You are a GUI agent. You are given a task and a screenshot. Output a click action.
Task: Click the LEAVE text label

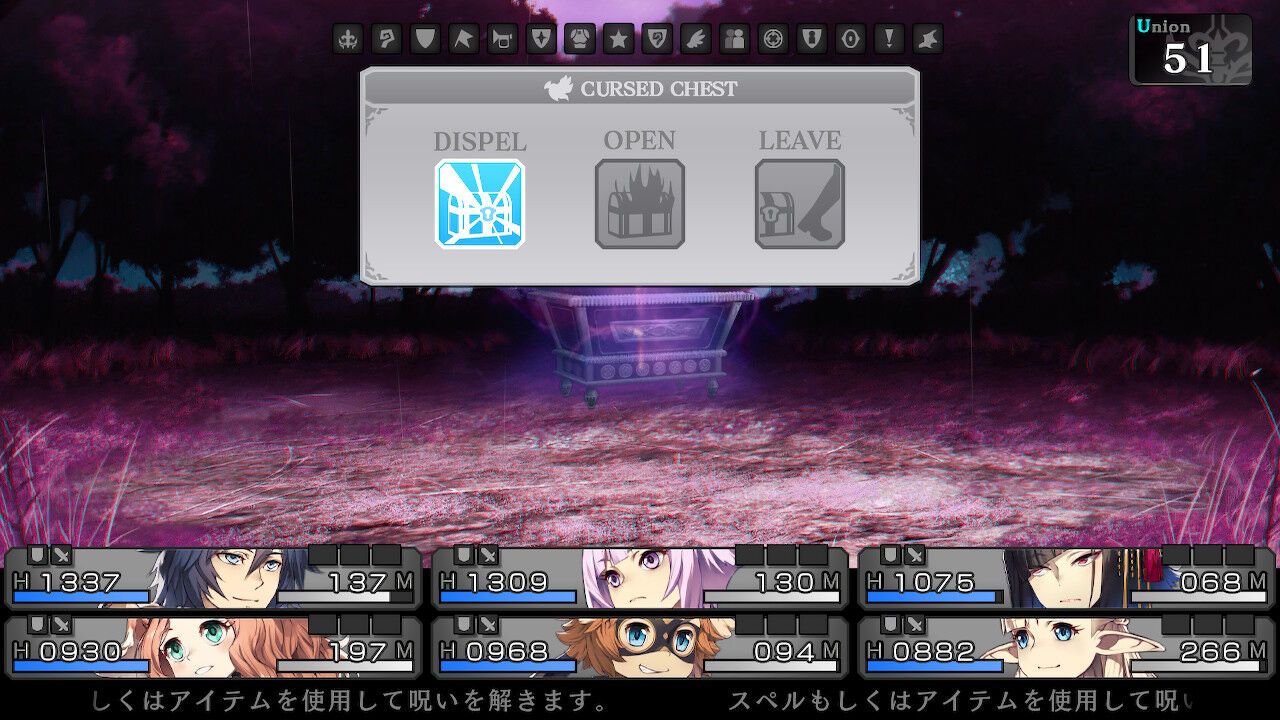[800, 141]
